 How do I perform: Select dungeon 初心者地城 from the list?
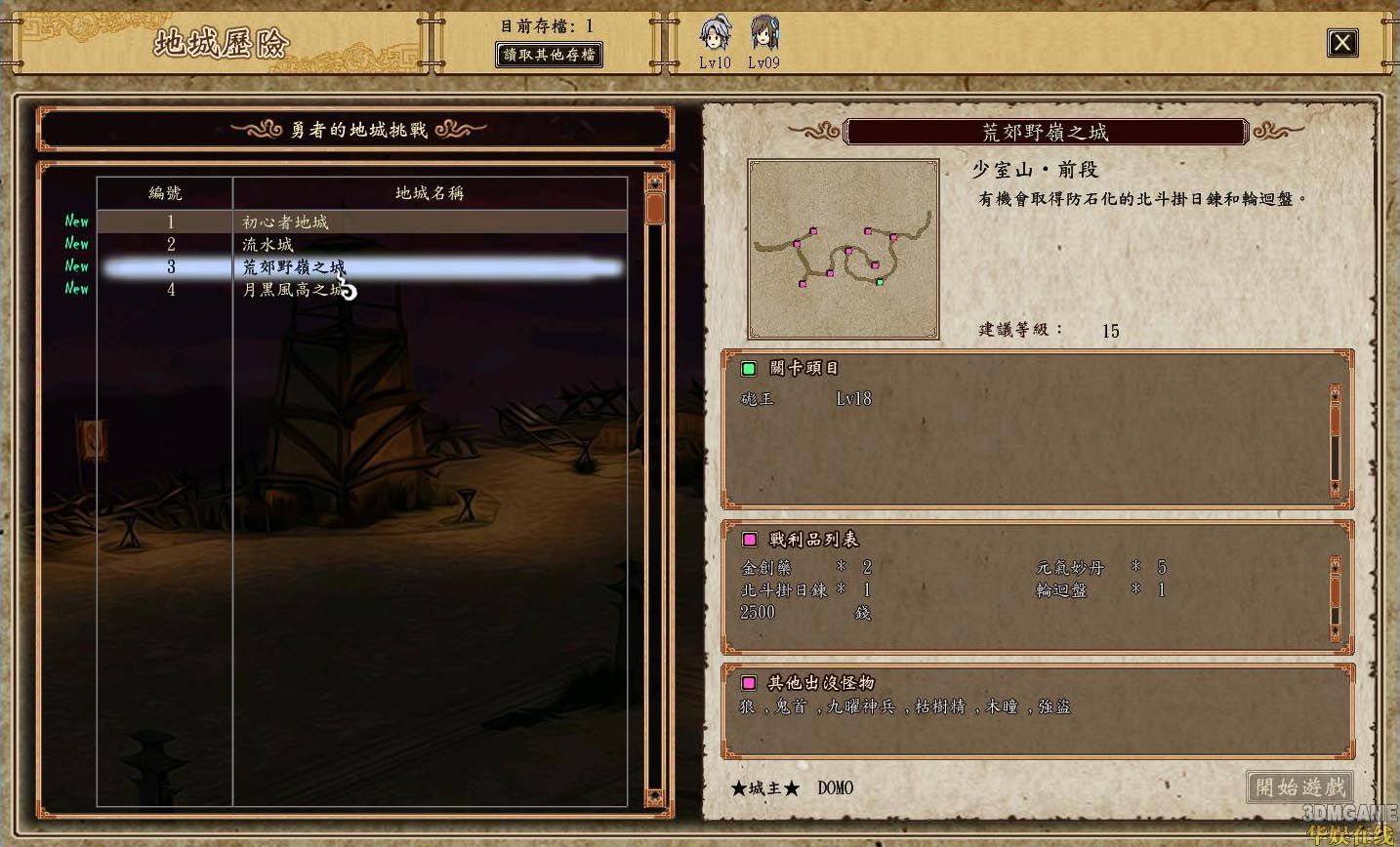coord(290,222)
